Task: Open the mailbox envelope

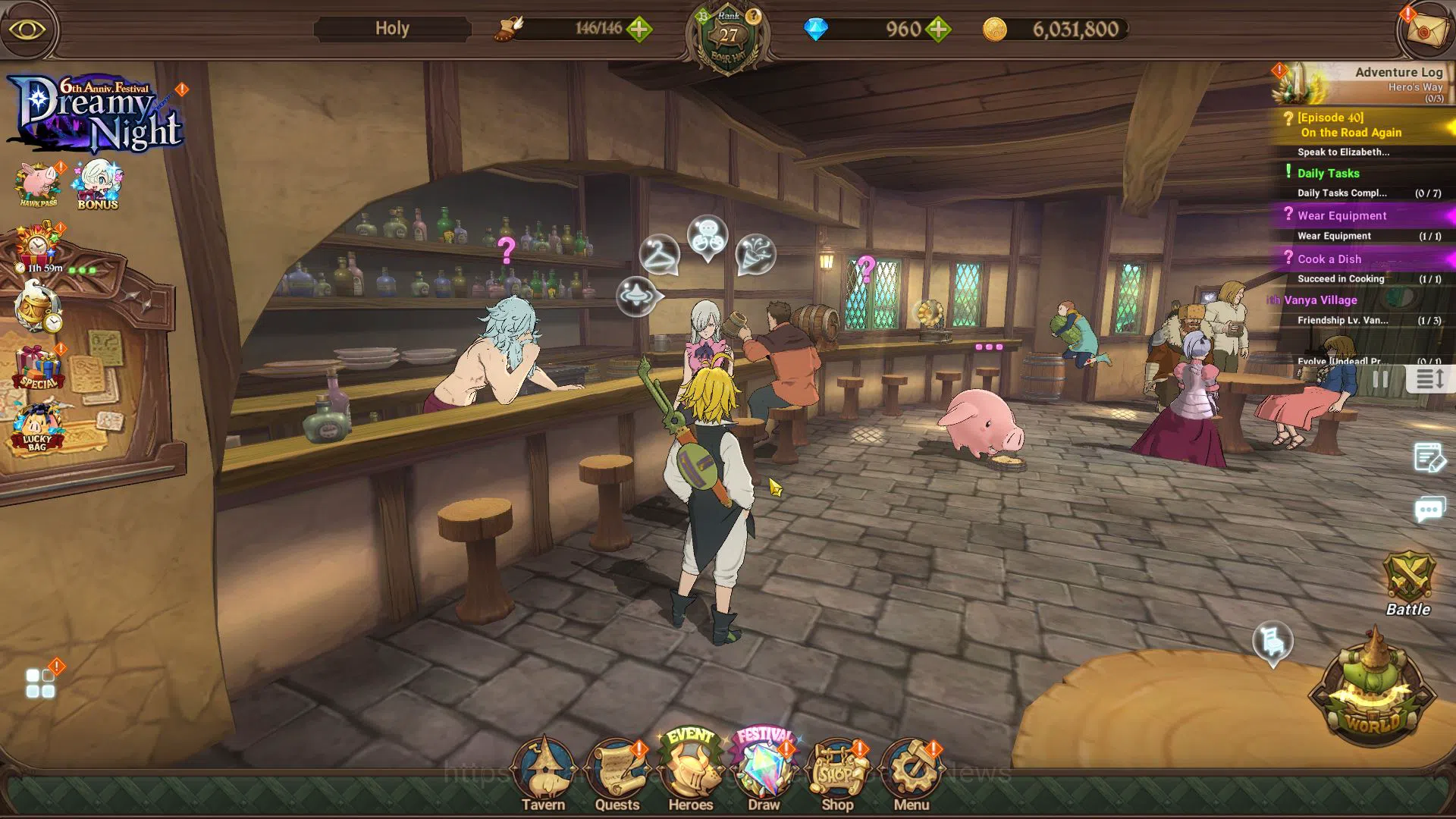Action: [x=1423, y=30]
